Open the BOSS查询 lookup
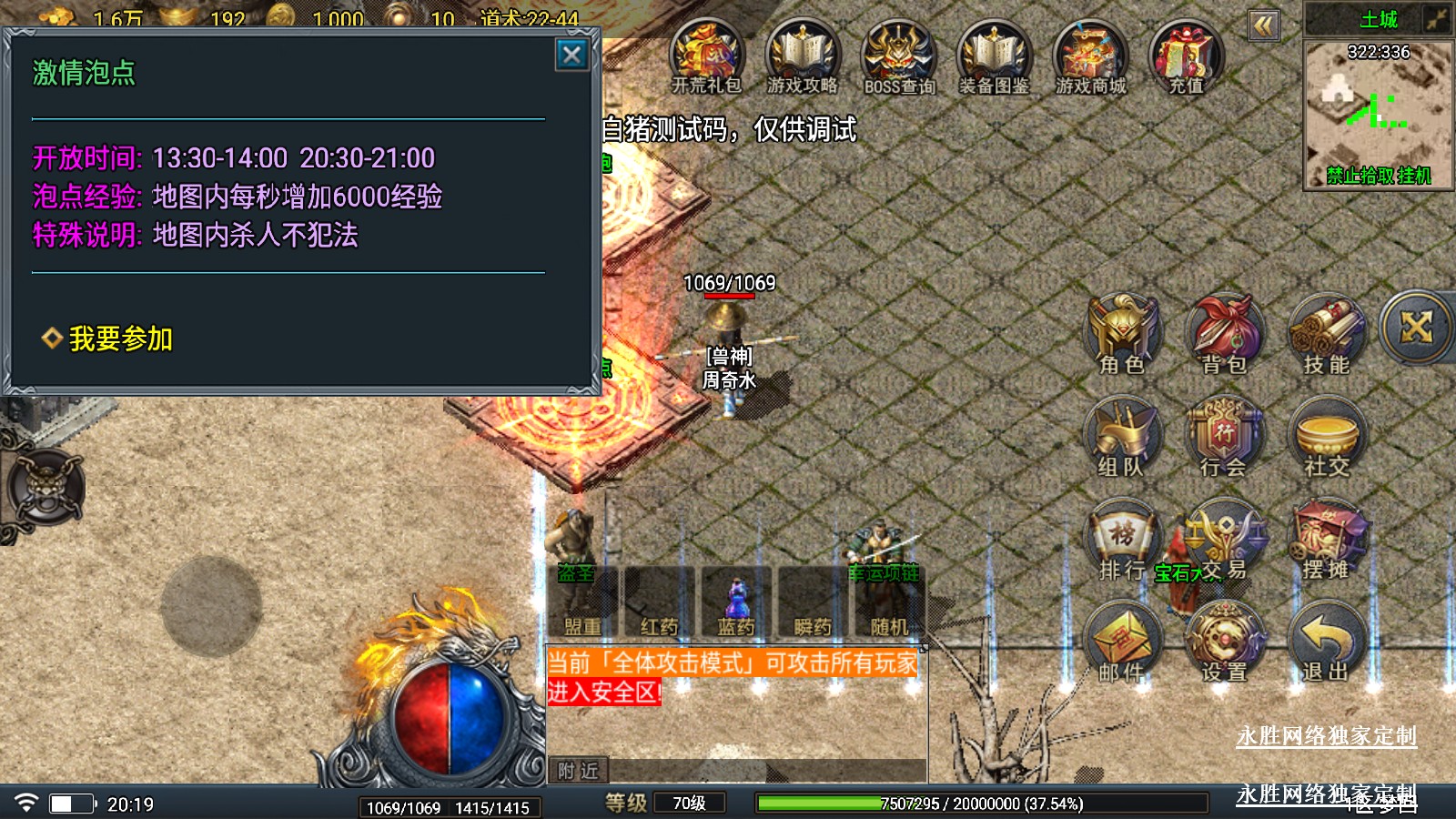1456x819 pixels. (899, 57)
